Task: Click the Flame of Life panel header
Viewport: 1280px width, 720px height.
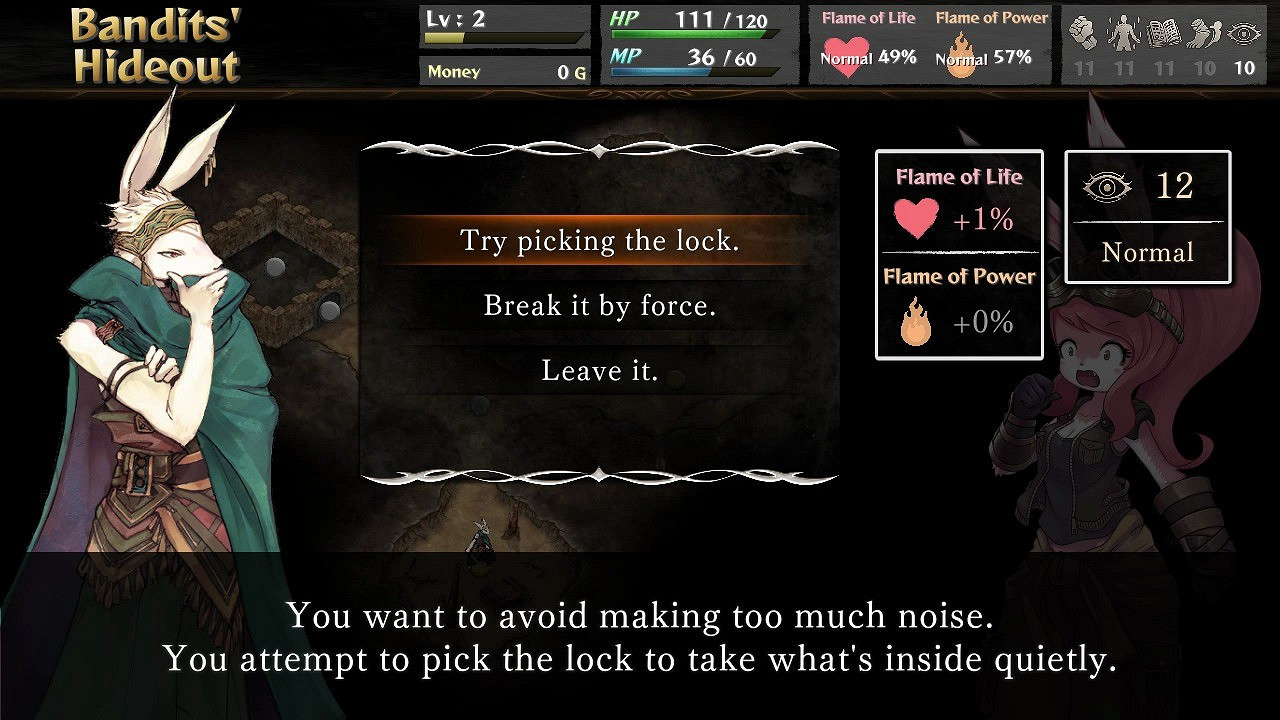Action: pos(958,176)
